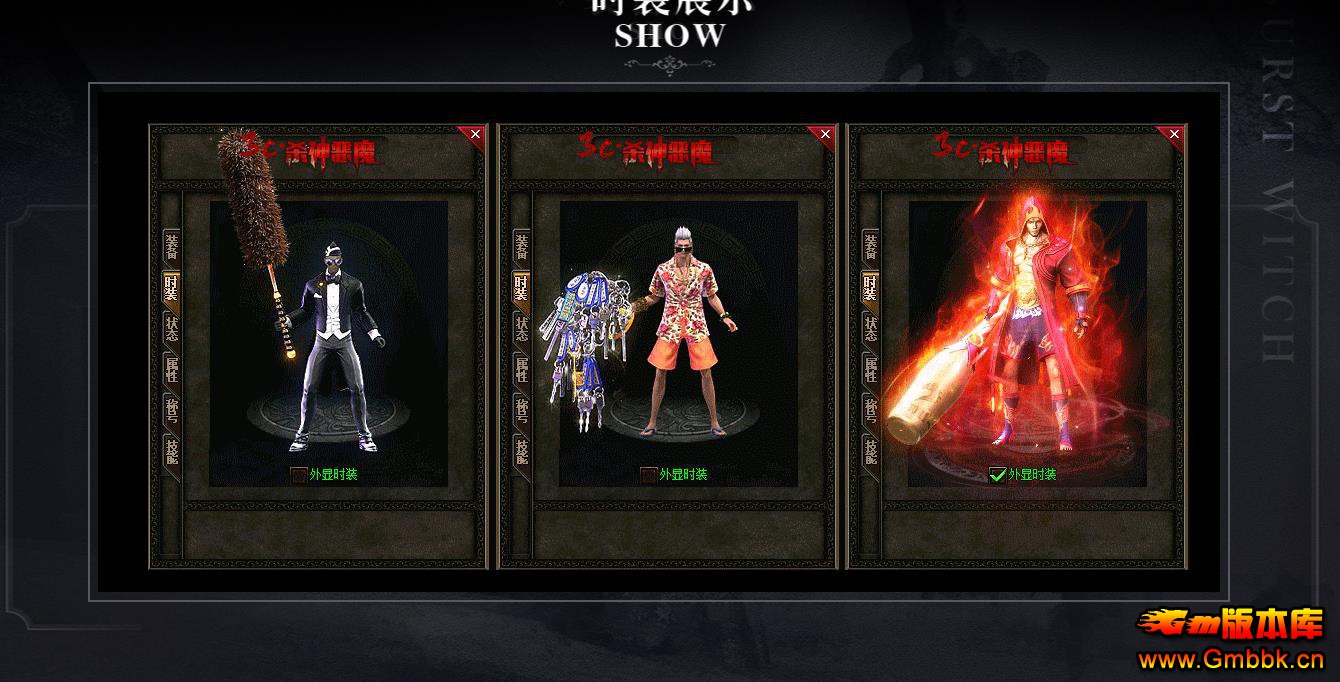
Task: Open the 装备 tab in the tuxedo panel
Action: (171, 246)
